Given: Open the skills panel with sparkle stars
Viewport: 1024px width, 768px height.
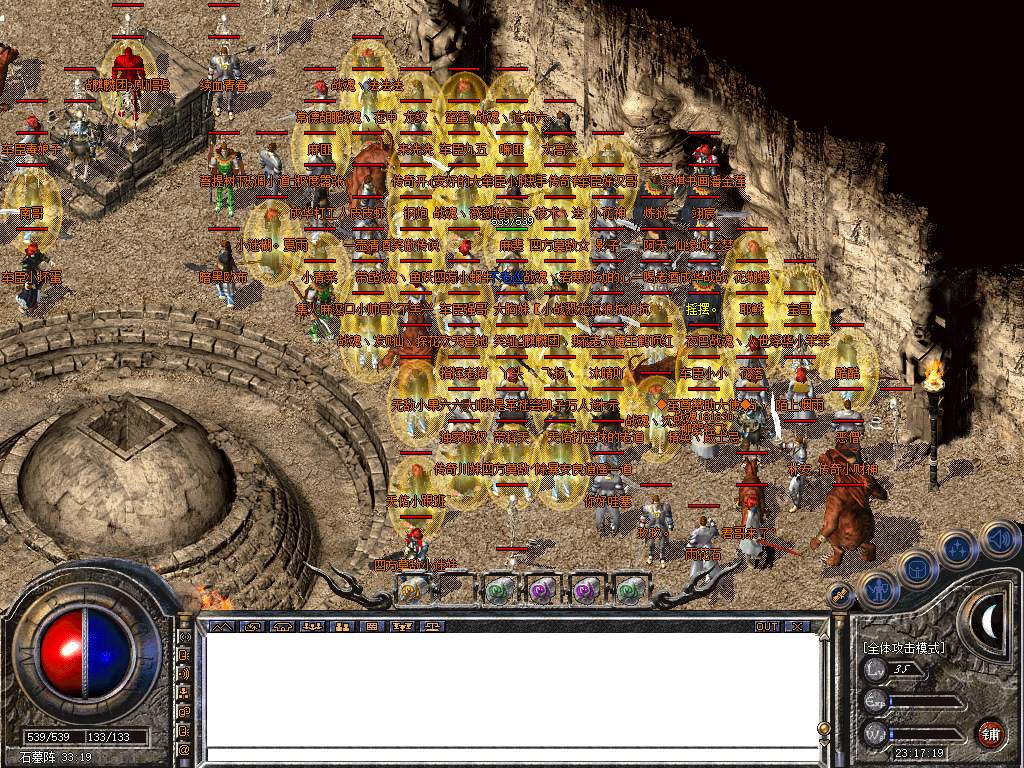Looking at the screenshot, I should pyautogui.click(x=957, y=548).
